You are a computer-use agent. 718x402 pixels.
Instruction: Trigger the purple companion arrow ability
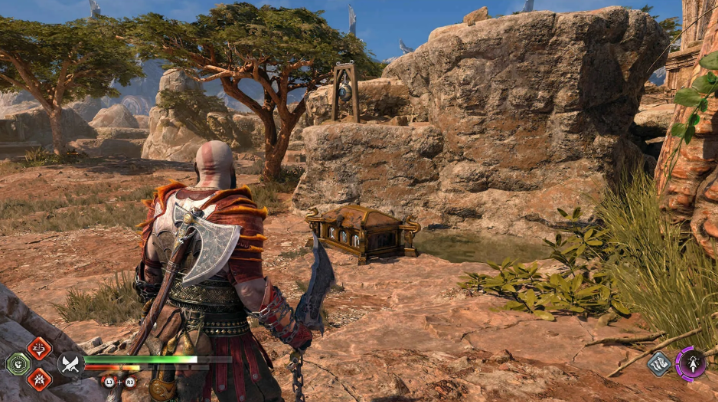coord(690,362)
